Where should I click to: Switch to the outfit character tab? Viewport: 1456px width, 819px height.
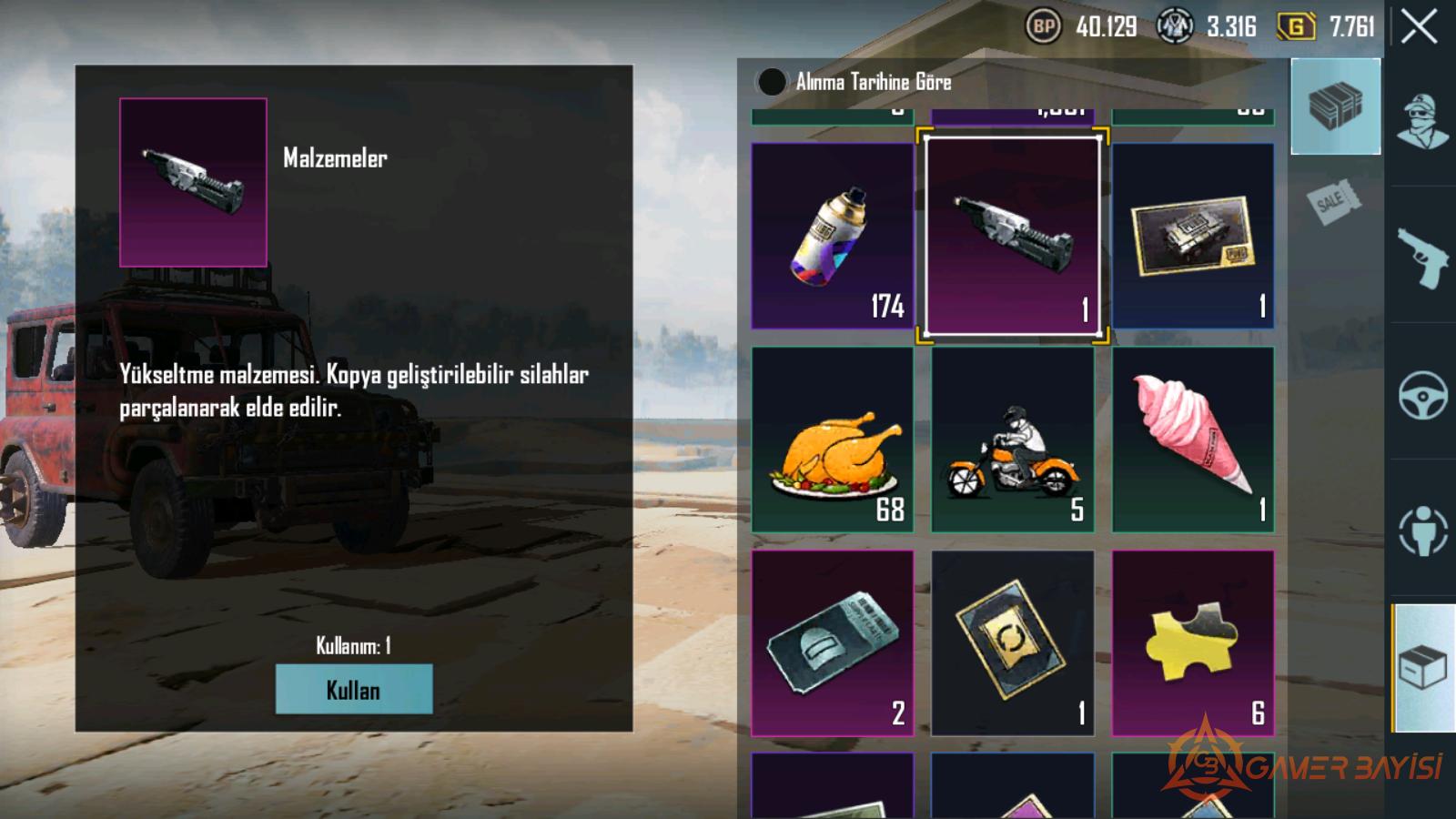[1422, 121]
